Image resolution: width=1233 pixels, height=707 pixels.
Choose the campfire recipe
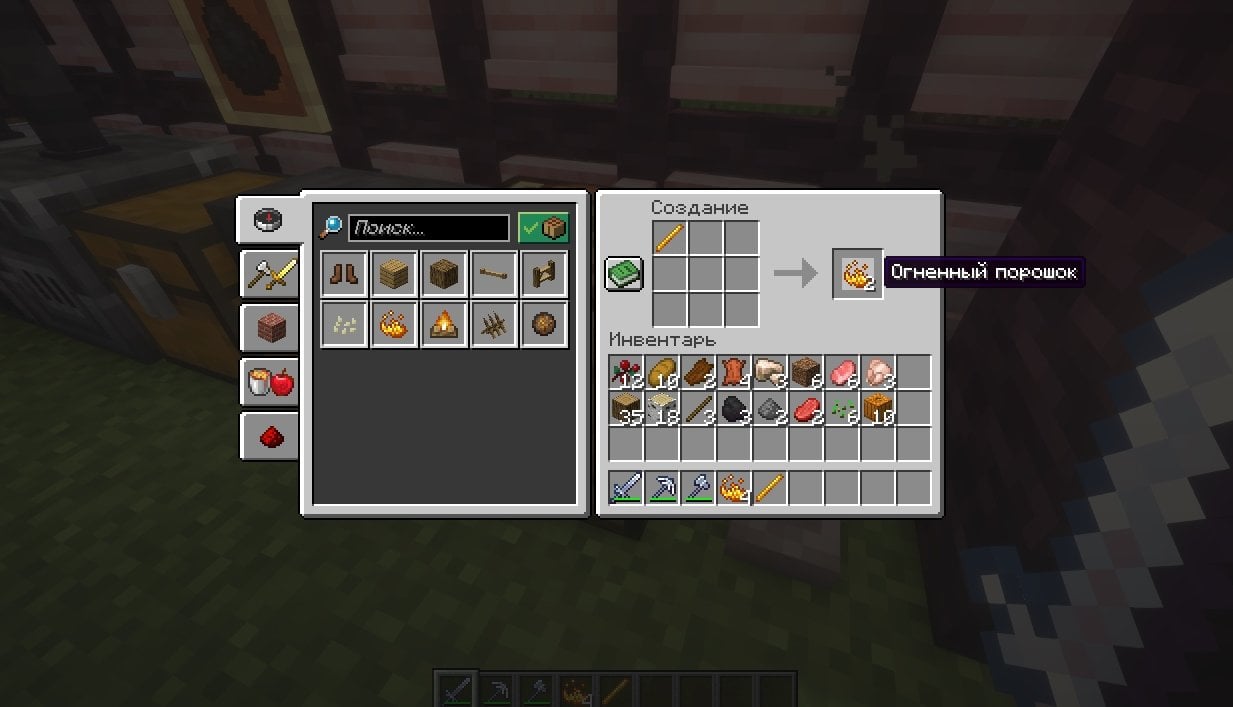[x=443, y=323]
